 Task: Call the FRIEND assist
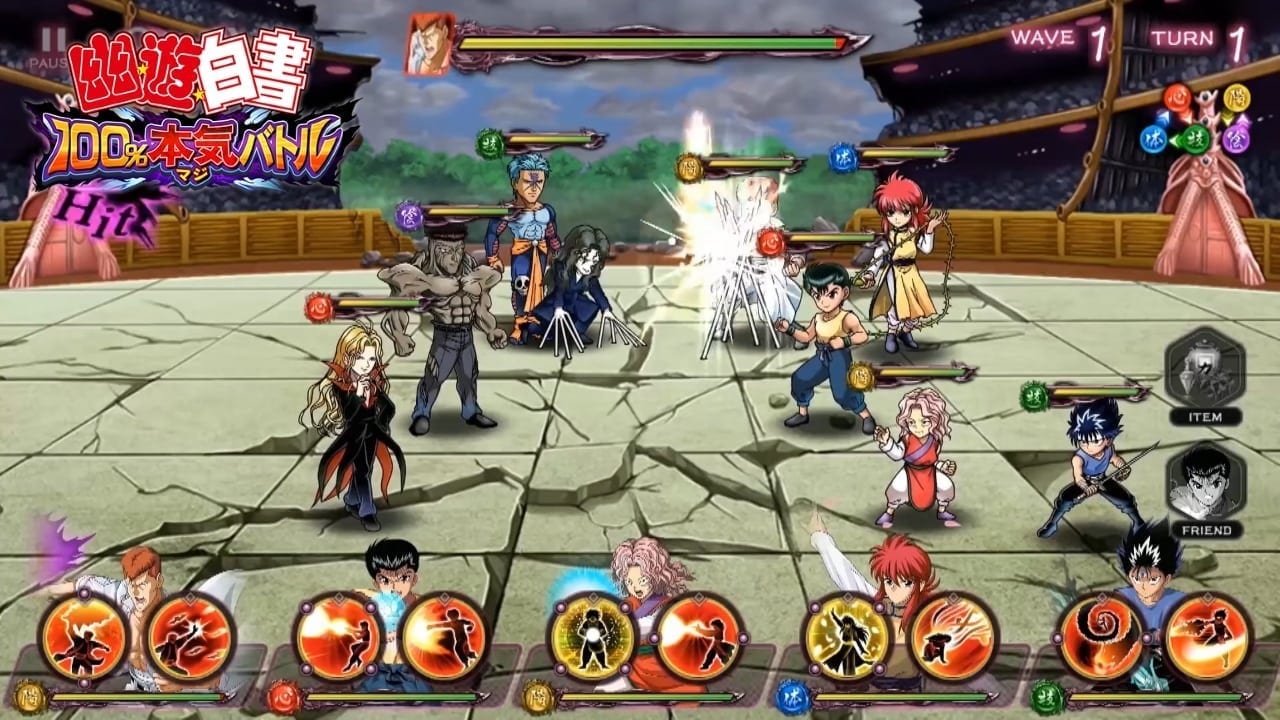click(x=1205, y=490)
